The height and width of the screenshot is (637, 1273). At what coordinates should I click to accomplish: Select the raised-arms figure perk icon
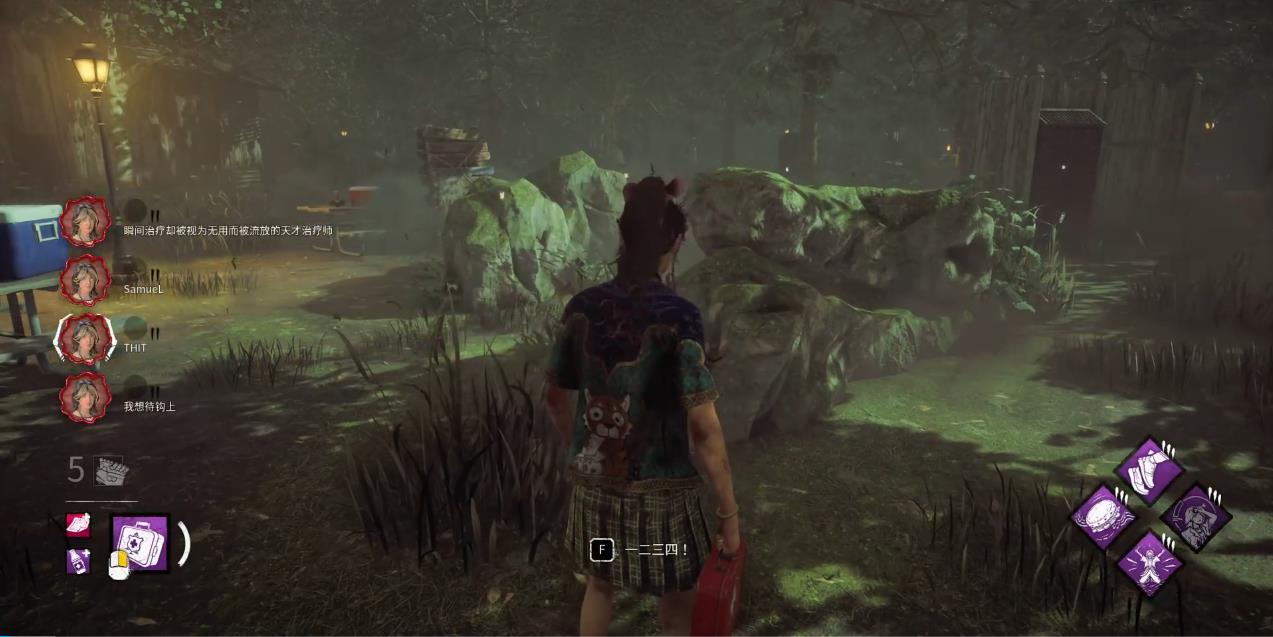click(x=1149, y=563)
